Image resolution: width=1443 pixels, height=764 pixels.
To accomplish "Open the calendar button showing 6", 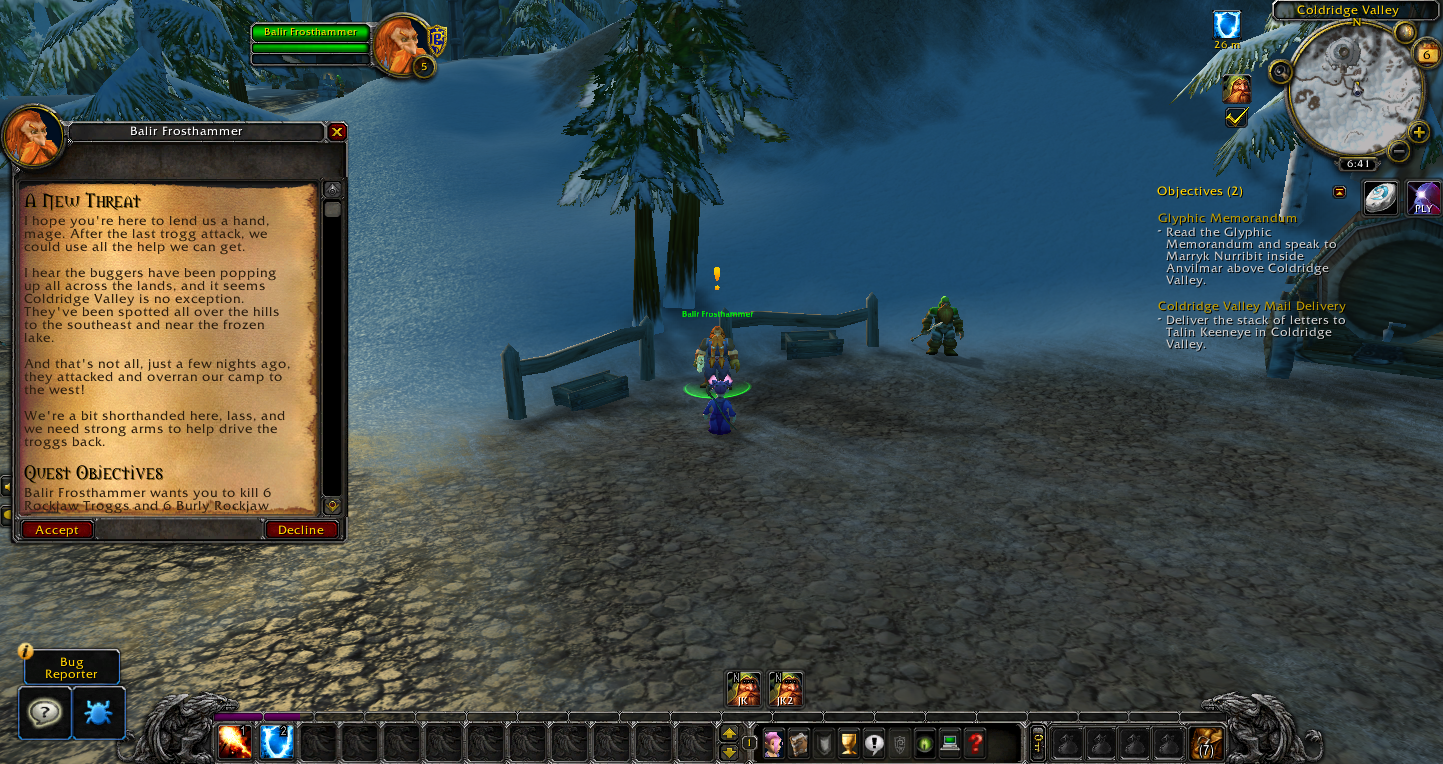I will [1427, 55].
